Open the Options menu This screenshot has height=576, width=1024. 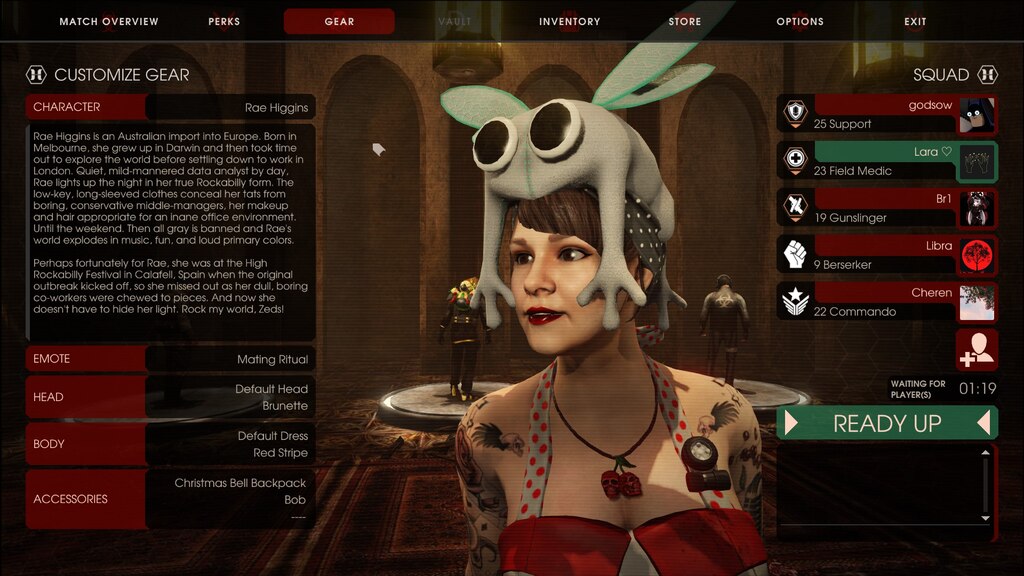tap(800, 21)
